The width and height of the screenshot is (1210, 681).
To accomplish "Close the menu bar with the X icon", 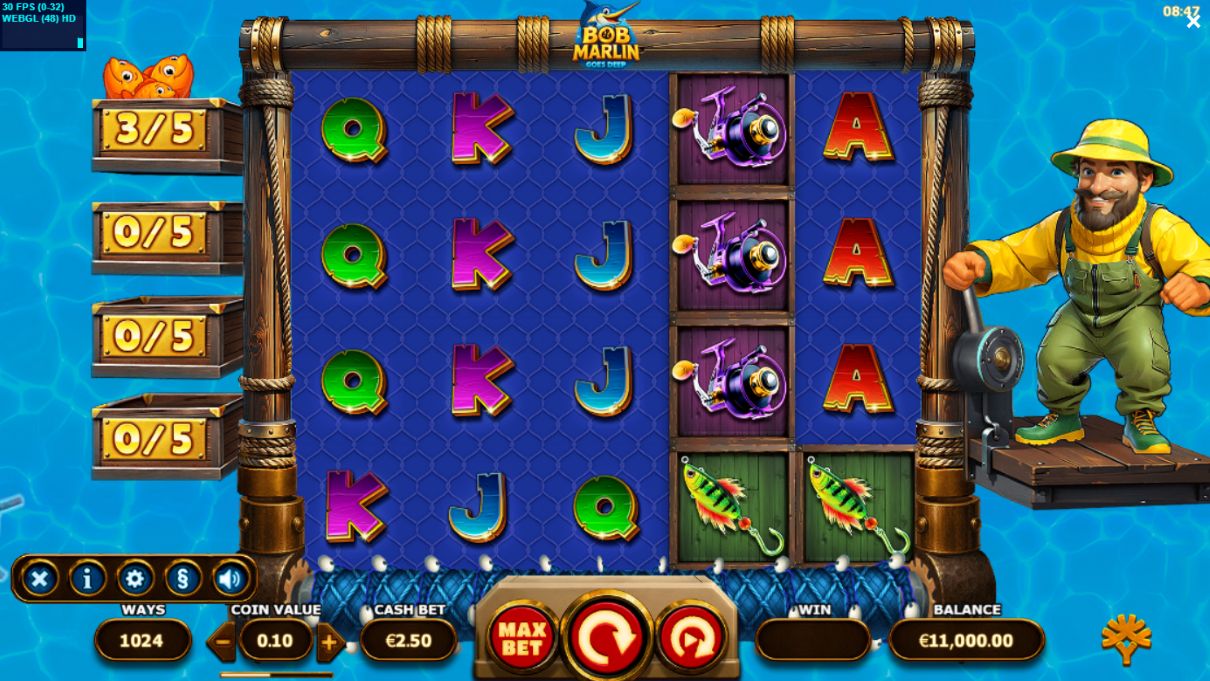I will click(x=40, y=578).
